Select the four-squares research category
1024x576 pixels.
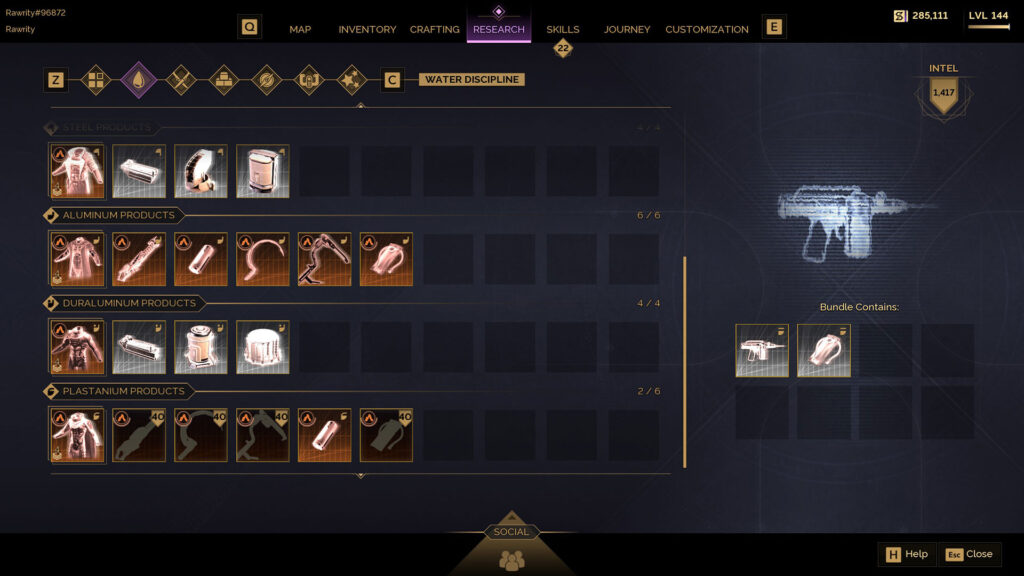coord(96,79)
